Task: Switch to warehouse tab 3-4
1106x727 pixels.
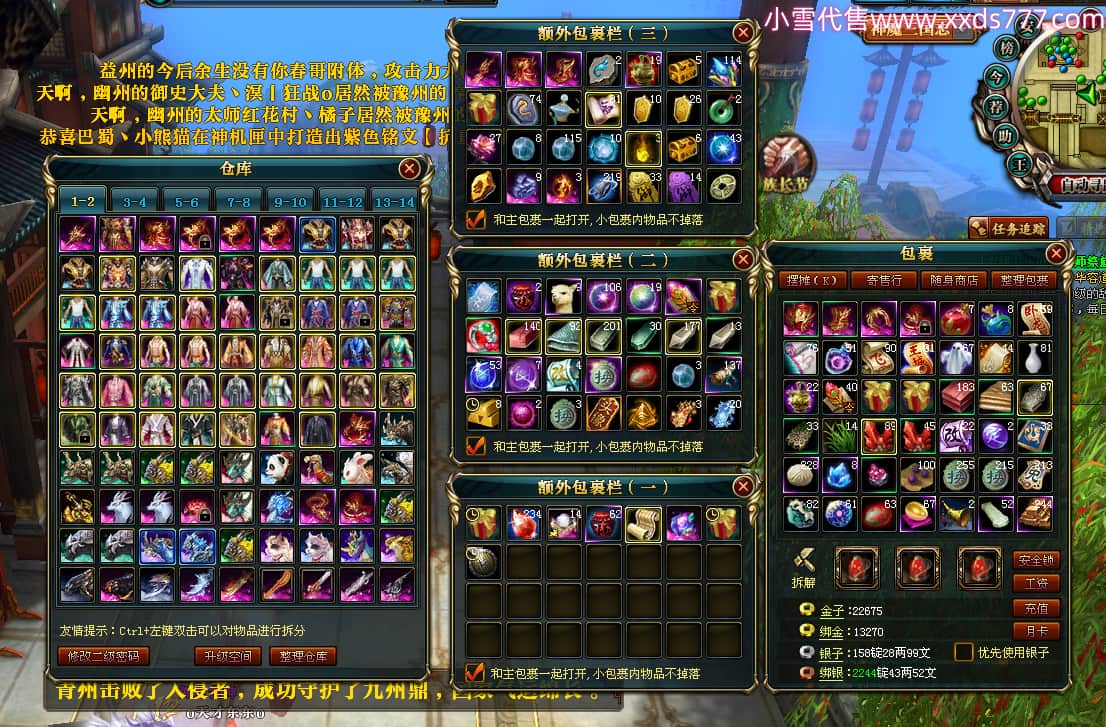Action: click(134, 201)
